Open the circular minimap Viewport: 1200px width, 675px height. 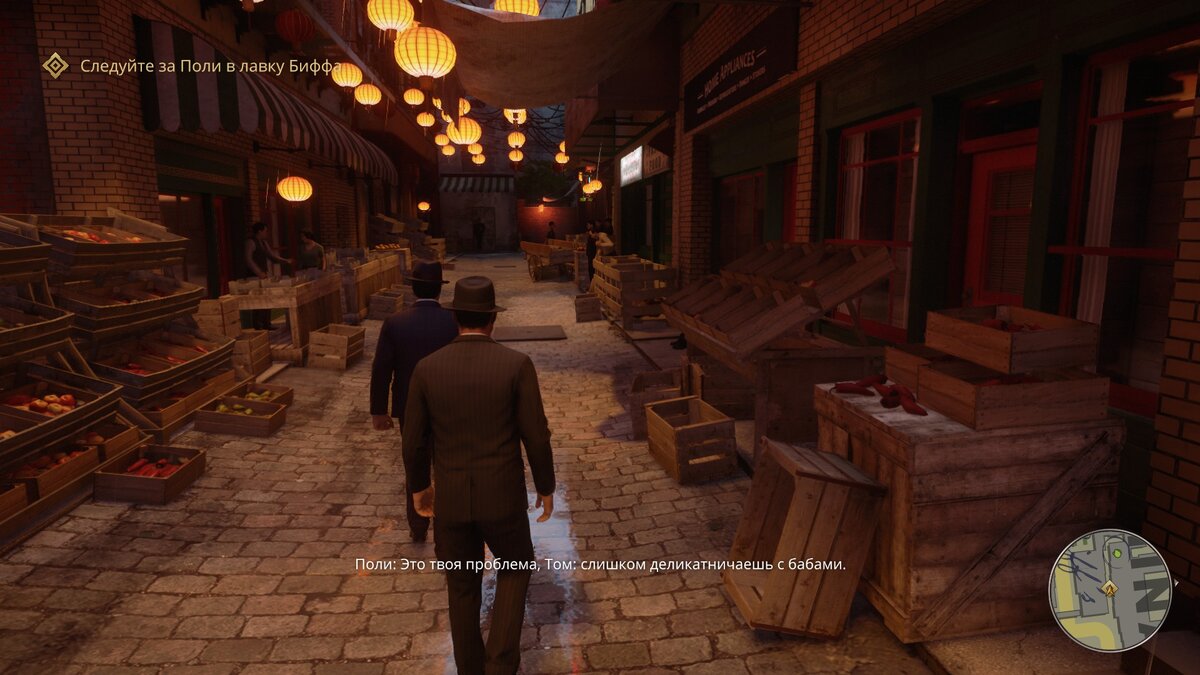click(1109, 590)
